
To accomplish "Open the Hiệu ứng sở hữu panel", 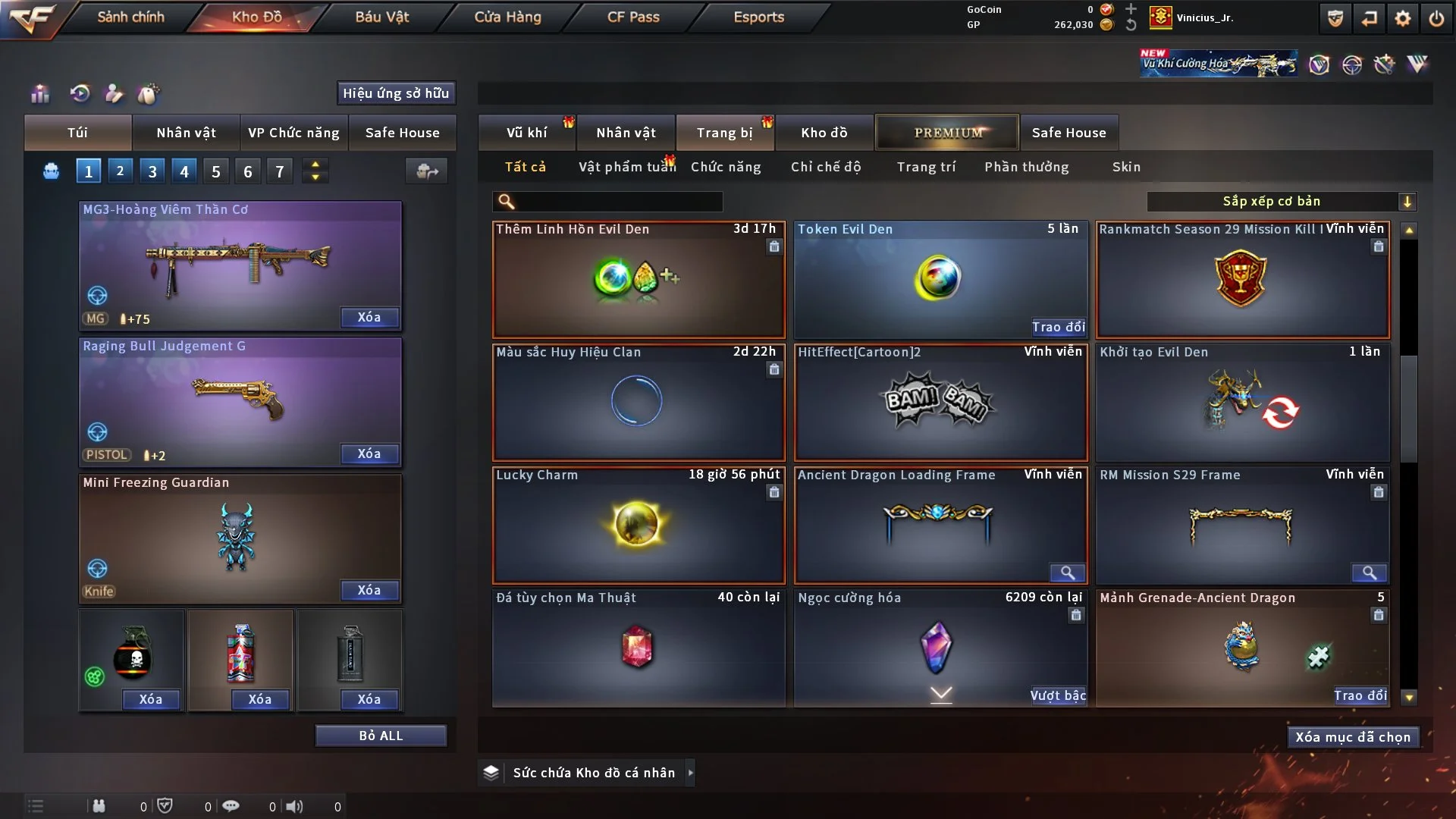I will (396, 93).
